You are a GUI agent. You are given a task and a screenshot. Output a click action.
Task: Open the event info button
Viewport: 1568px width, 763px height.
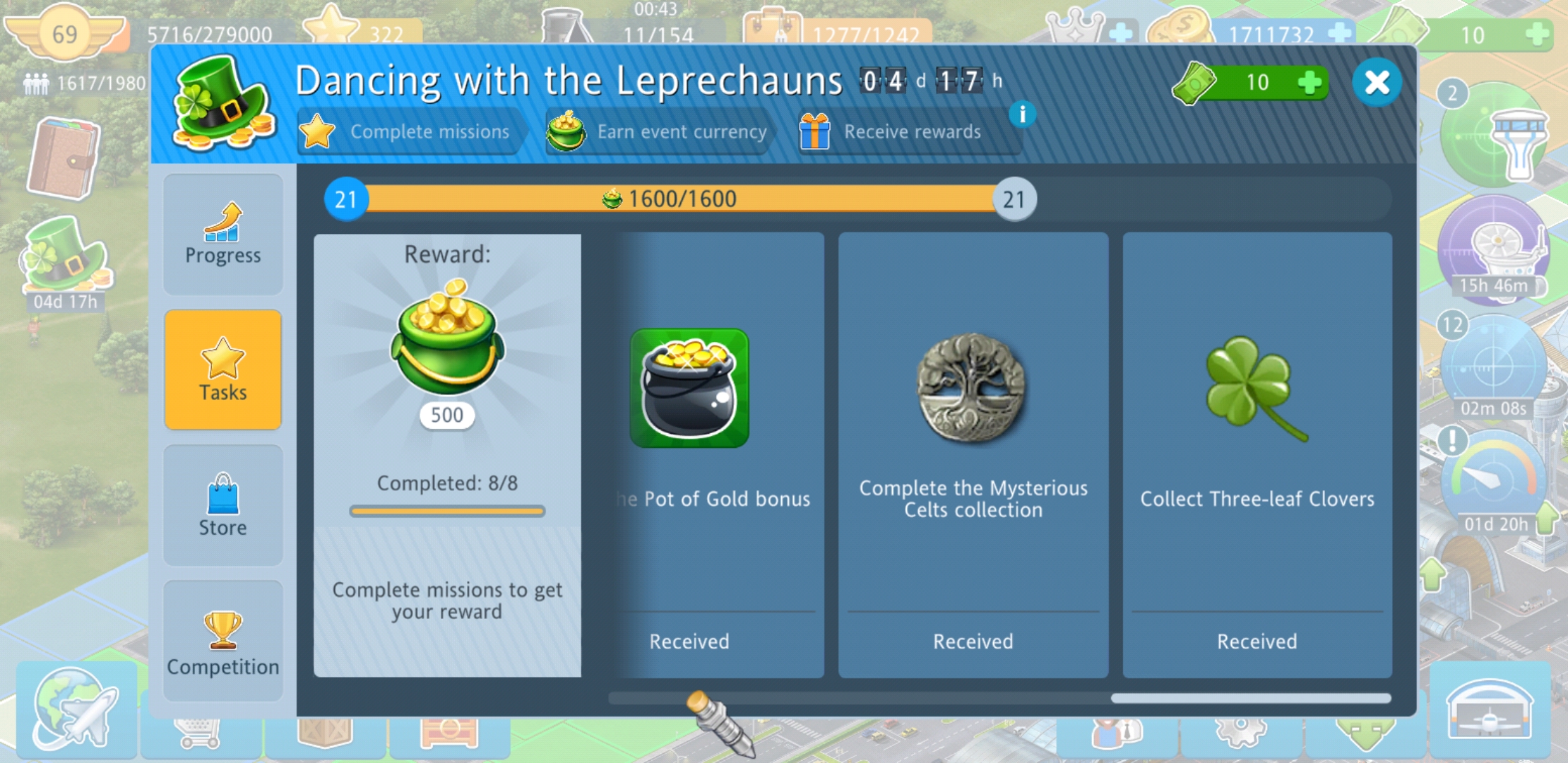coord(1021,114)
